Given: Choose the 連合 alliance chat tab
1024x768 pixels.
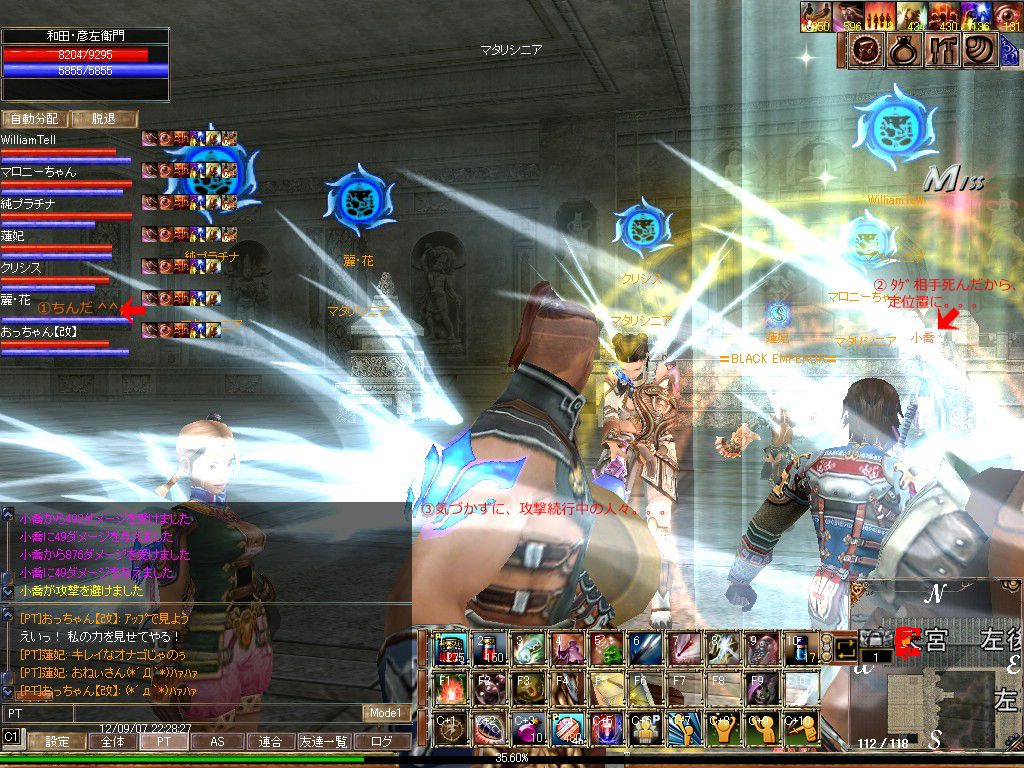Looking at the screenshot, I should 270,742.
